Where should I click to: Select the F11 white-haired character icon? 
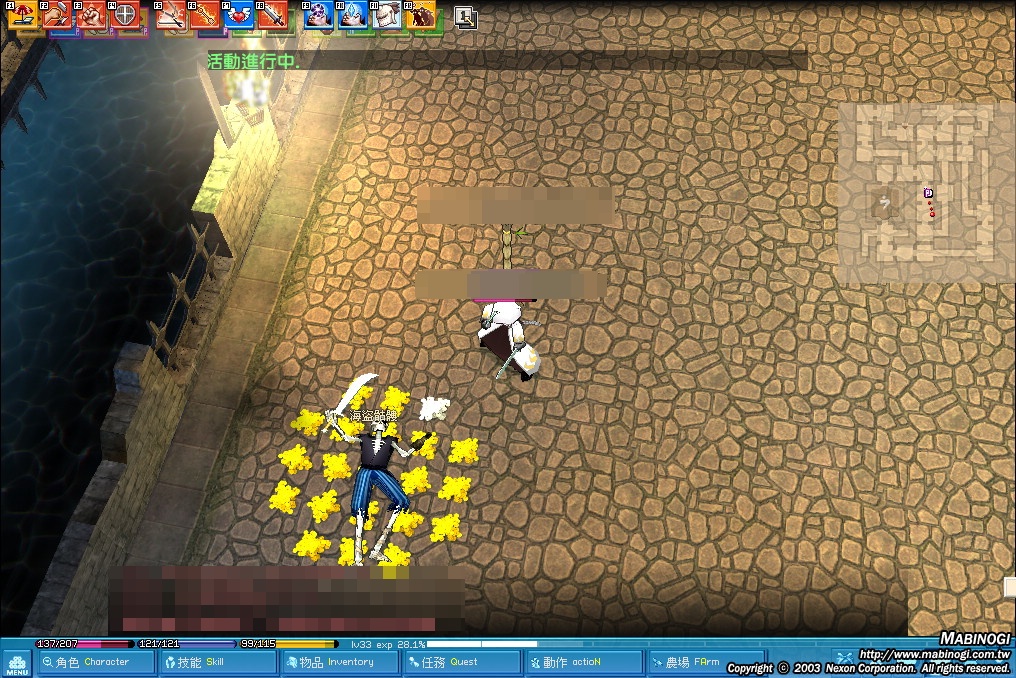coord(388,15)
